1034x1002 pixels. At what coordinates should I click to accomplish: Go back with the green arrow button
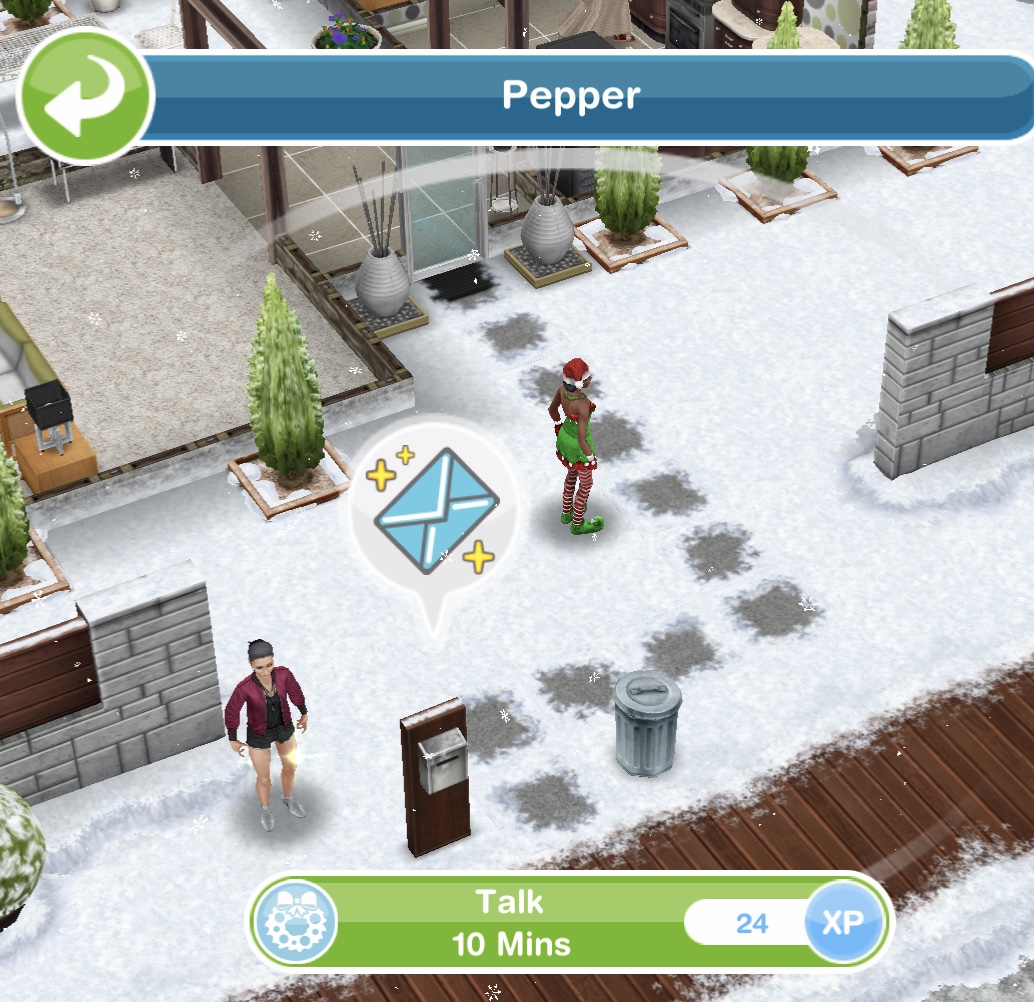pyautogui.click(x=83, y=97)
